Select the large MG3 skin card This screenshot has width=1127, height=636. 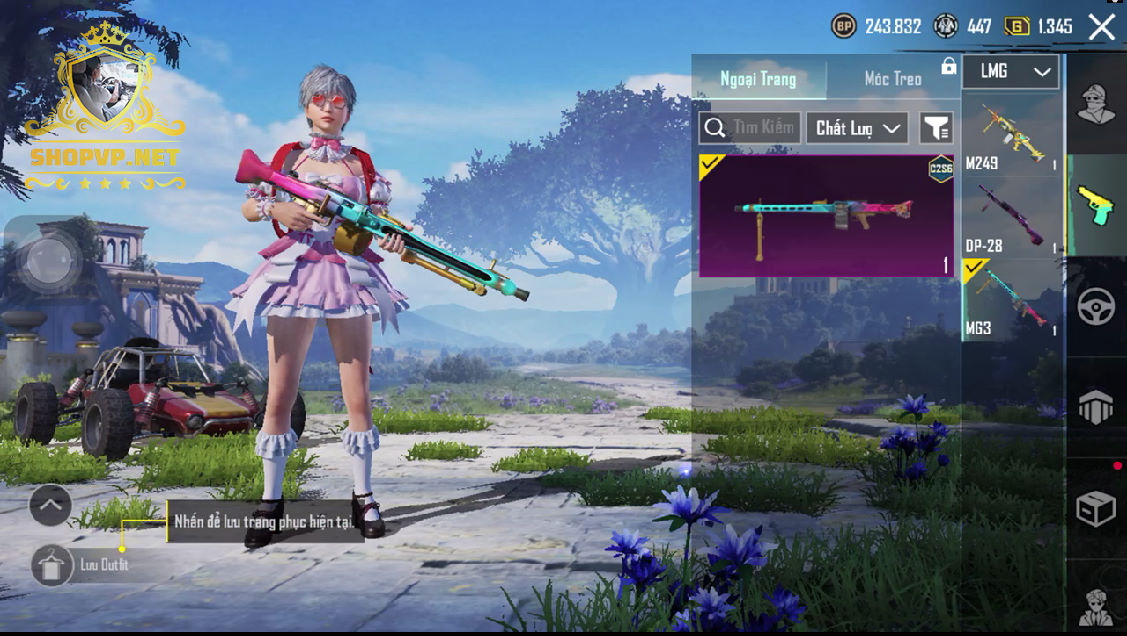pos(826,216)
